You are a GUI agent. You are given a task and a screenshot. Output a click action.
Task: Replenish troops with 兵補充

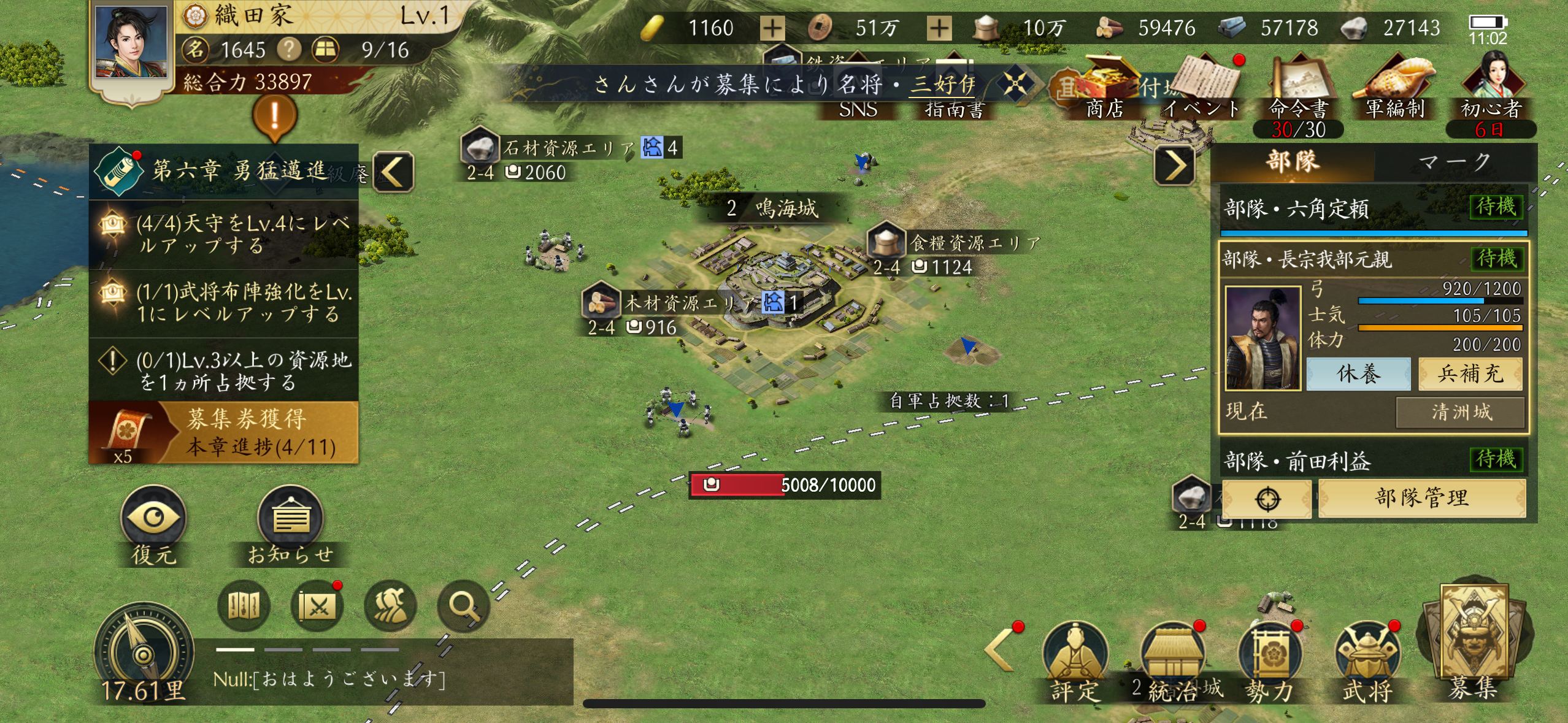pyautogui.click(x=1470, y=373)
